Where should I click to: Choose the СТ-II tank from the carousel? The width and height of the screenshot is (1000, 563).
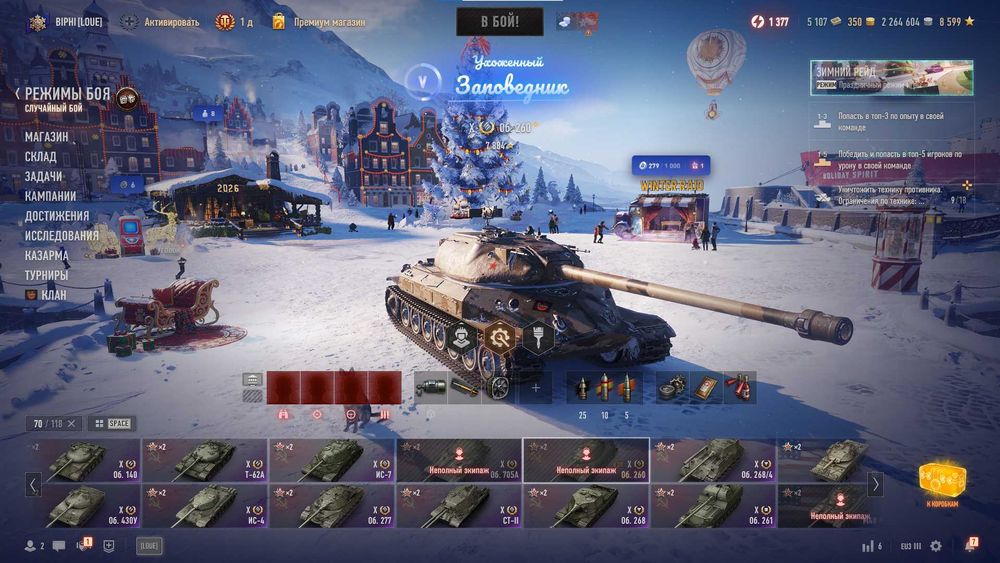(x=460, y=506)
